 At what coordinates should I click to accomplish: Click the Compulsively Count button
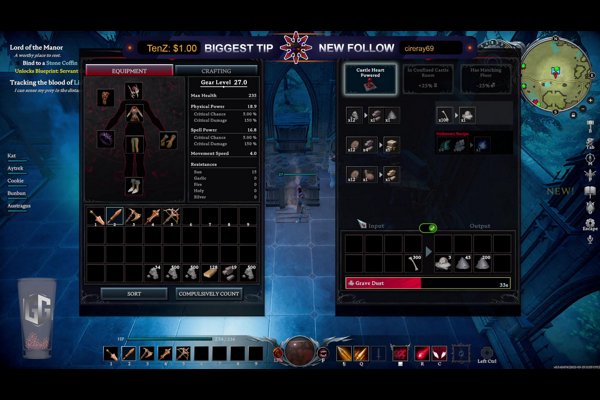(x=208, y=294)
